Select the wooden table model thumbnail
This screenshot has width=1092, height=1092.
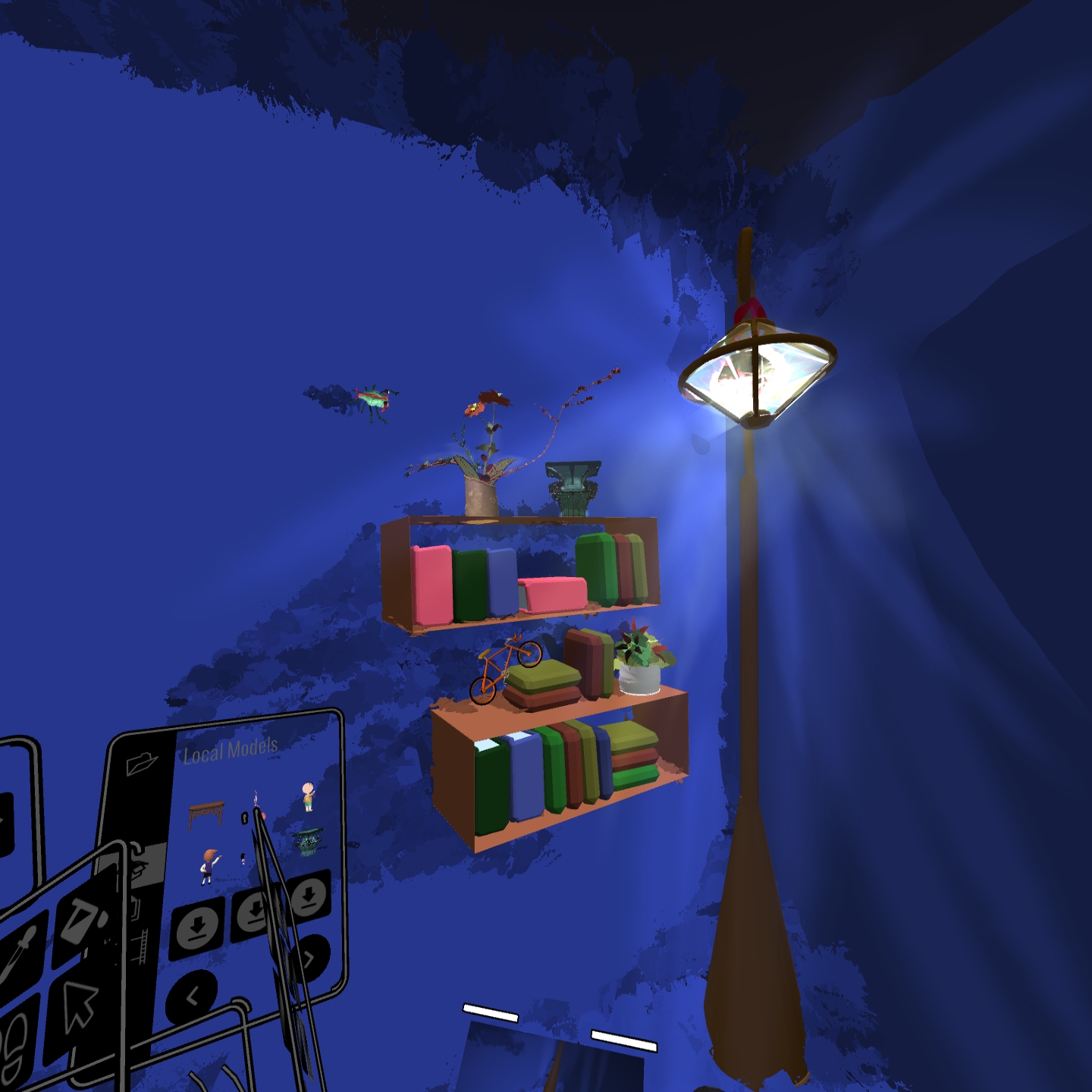pyautogui.click(x=206, y=815)
